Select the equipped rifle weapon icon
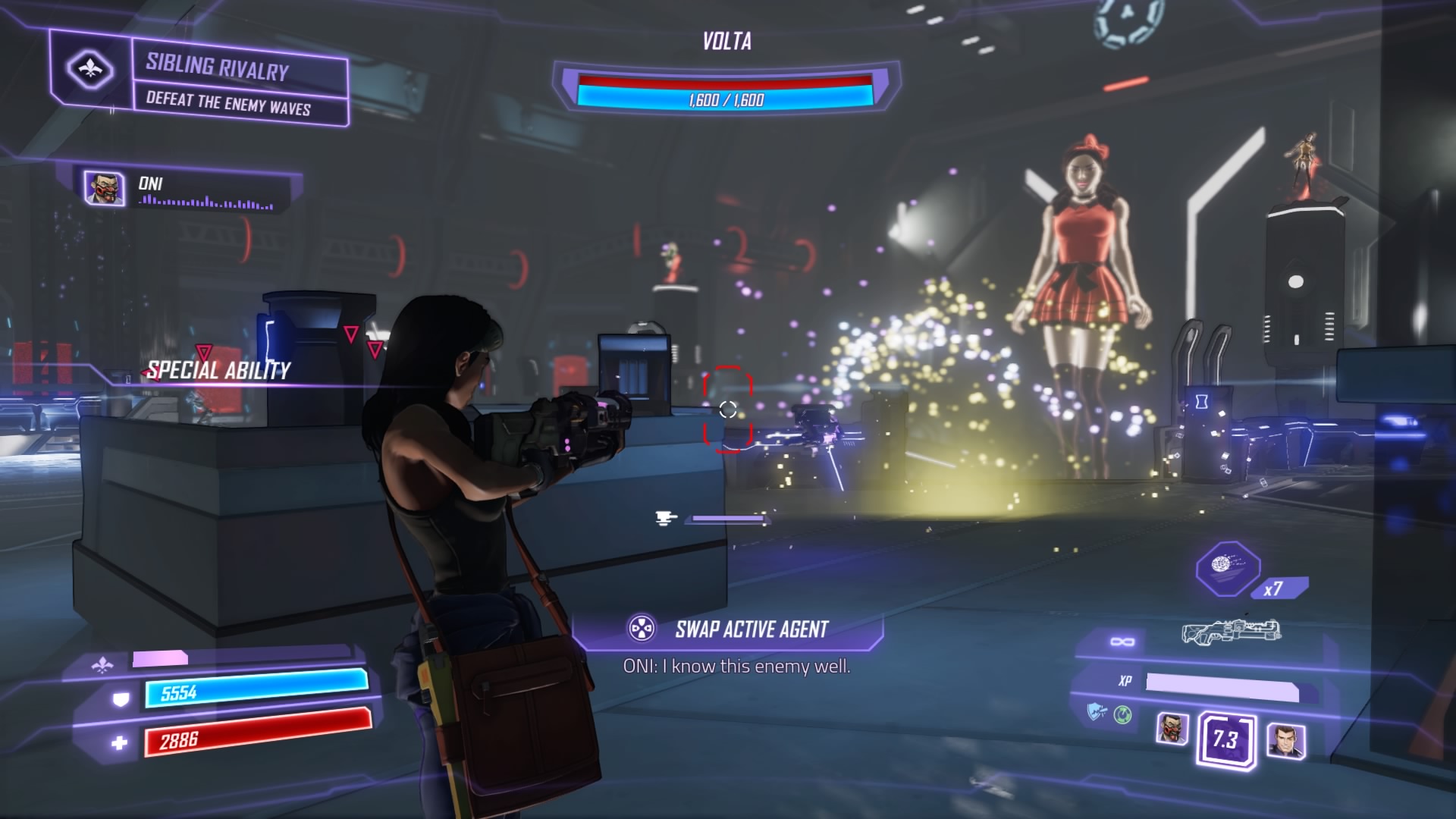The image size is (1456, 819). [1231, 632]
